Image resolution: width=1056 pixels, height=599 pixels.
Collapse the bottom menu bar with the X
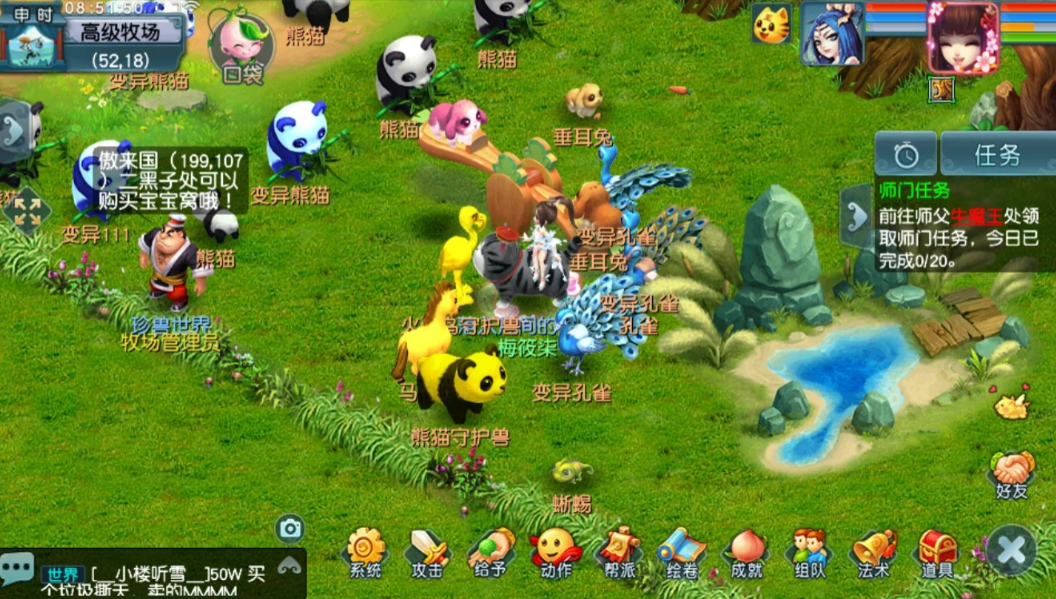point(1011,549)
